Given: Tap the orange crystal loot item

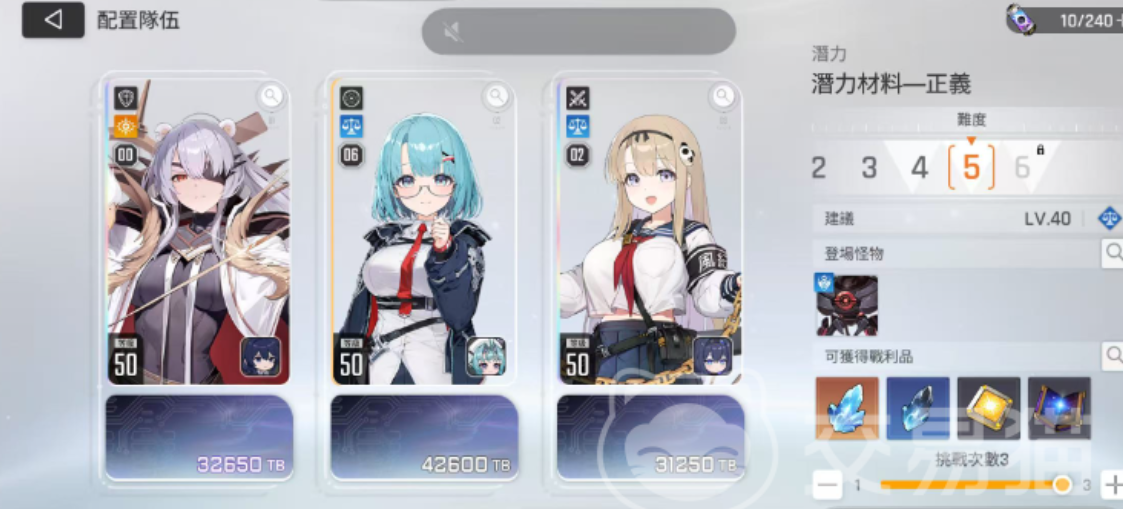Looking at the screenshot, I should [847, 408].
